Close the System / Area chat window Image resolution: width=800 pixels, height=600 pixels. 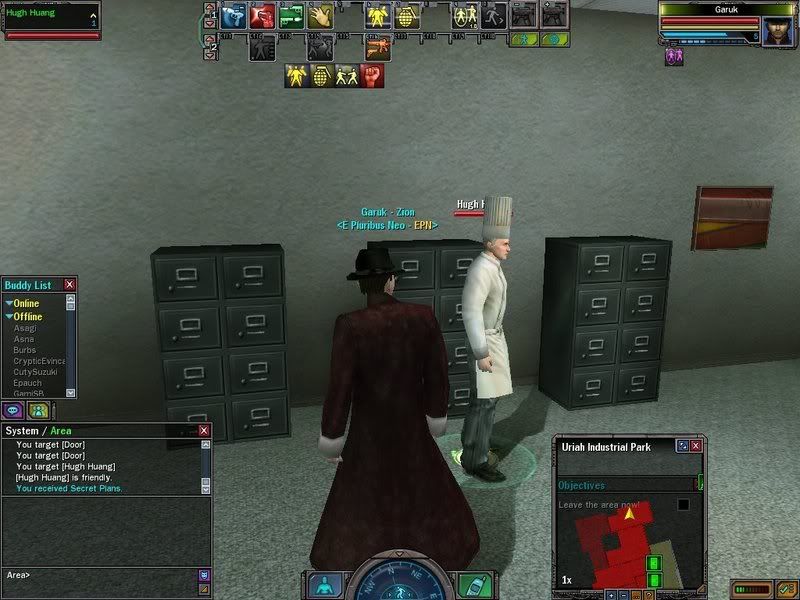204,431
